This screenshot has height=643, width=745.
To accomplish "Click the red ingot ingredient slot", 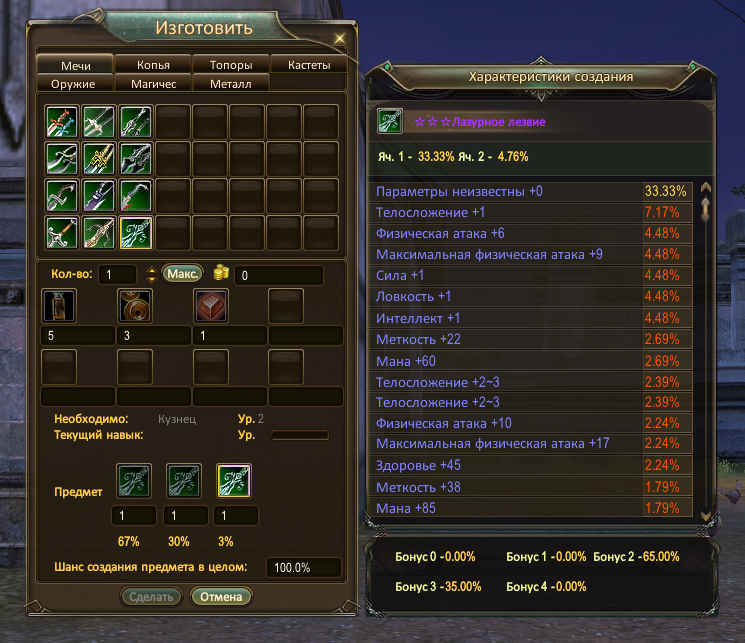I will tap(210, 307).
